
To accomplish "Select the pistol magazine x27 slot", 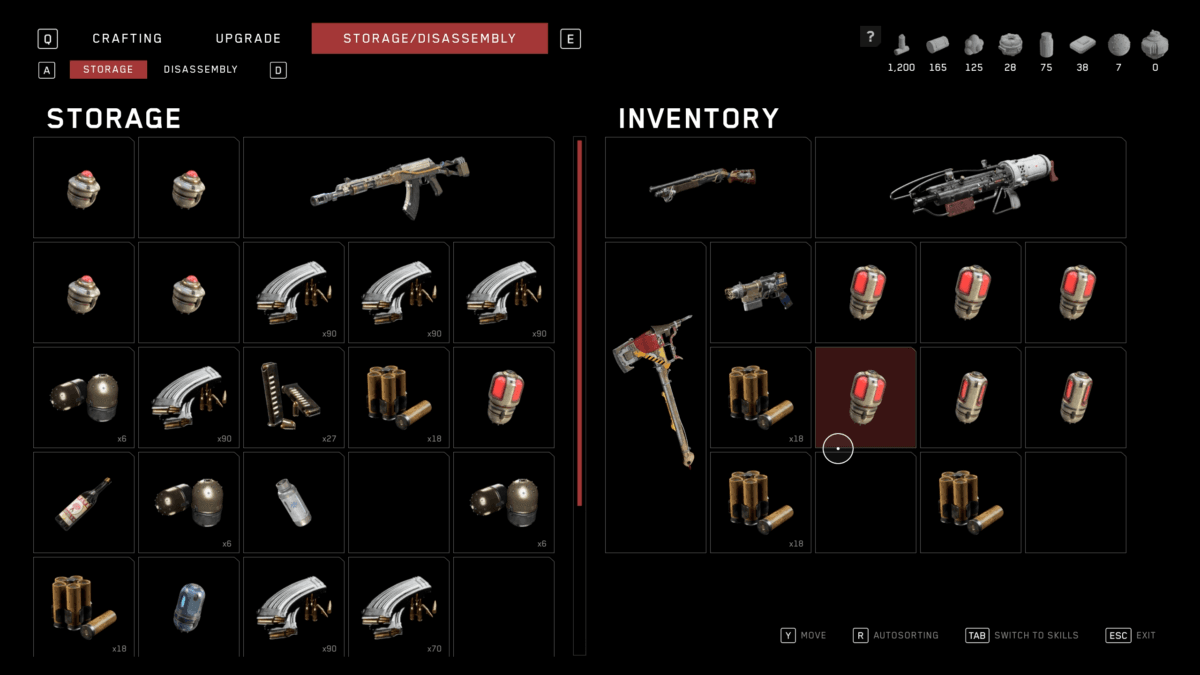I will [x=293, y=397].
